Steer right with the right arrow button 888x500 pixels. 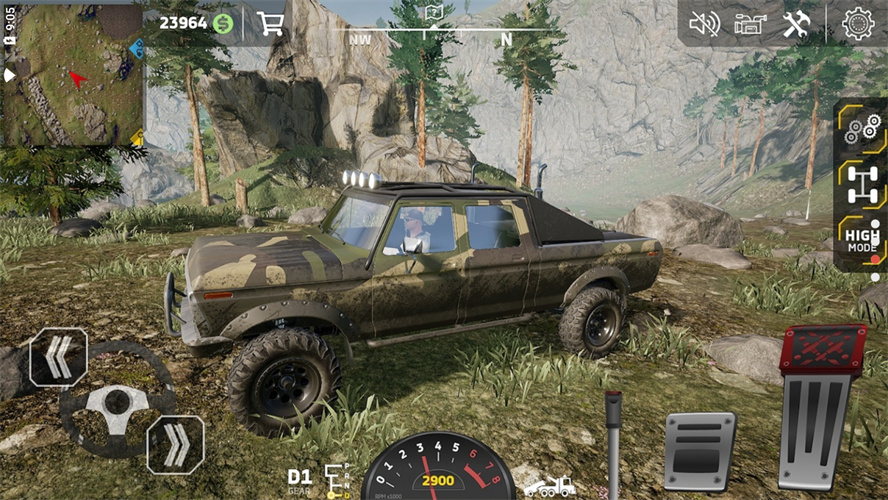pos(176,444)
